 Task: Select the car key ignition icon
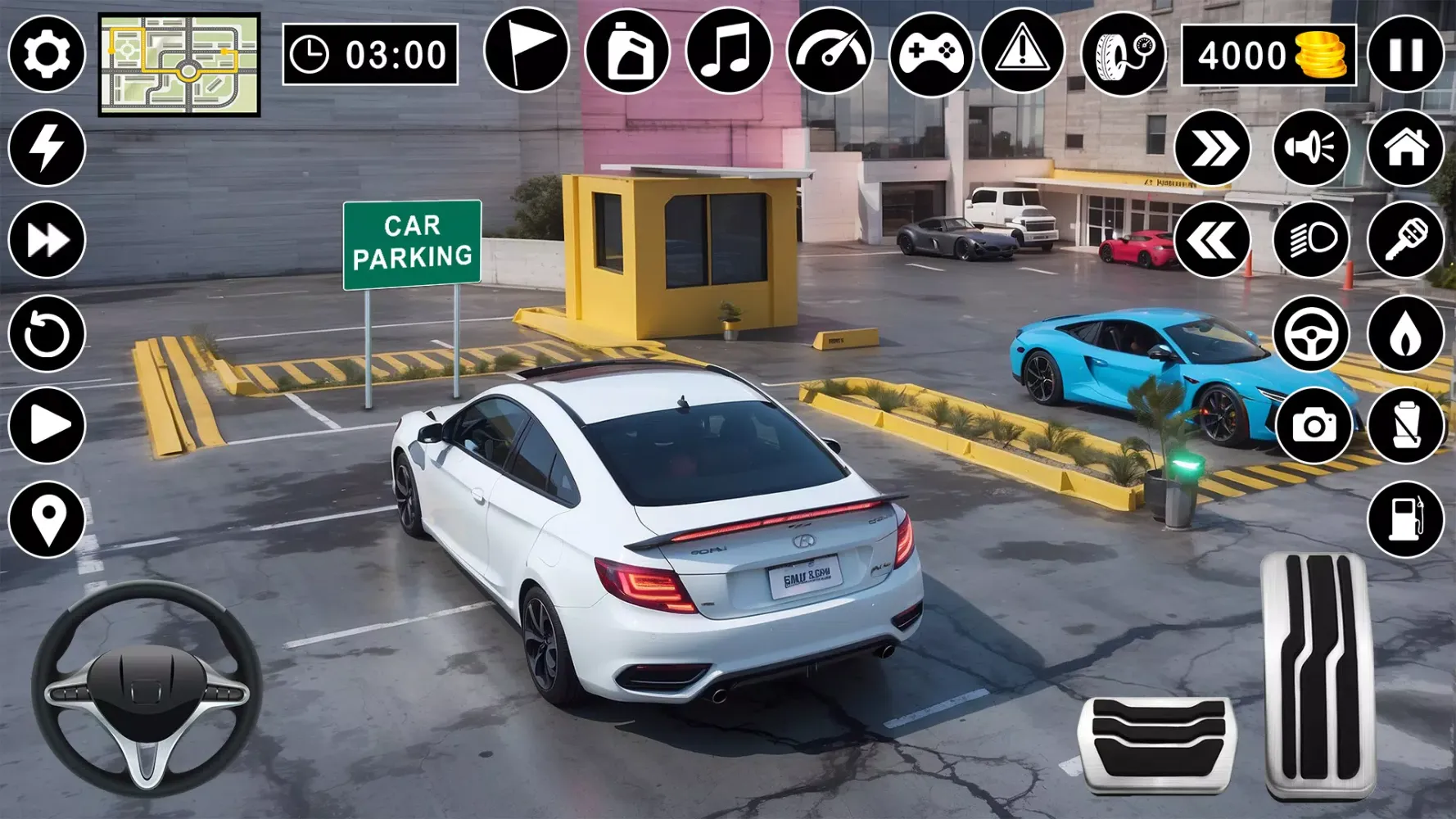(1406, 238)
